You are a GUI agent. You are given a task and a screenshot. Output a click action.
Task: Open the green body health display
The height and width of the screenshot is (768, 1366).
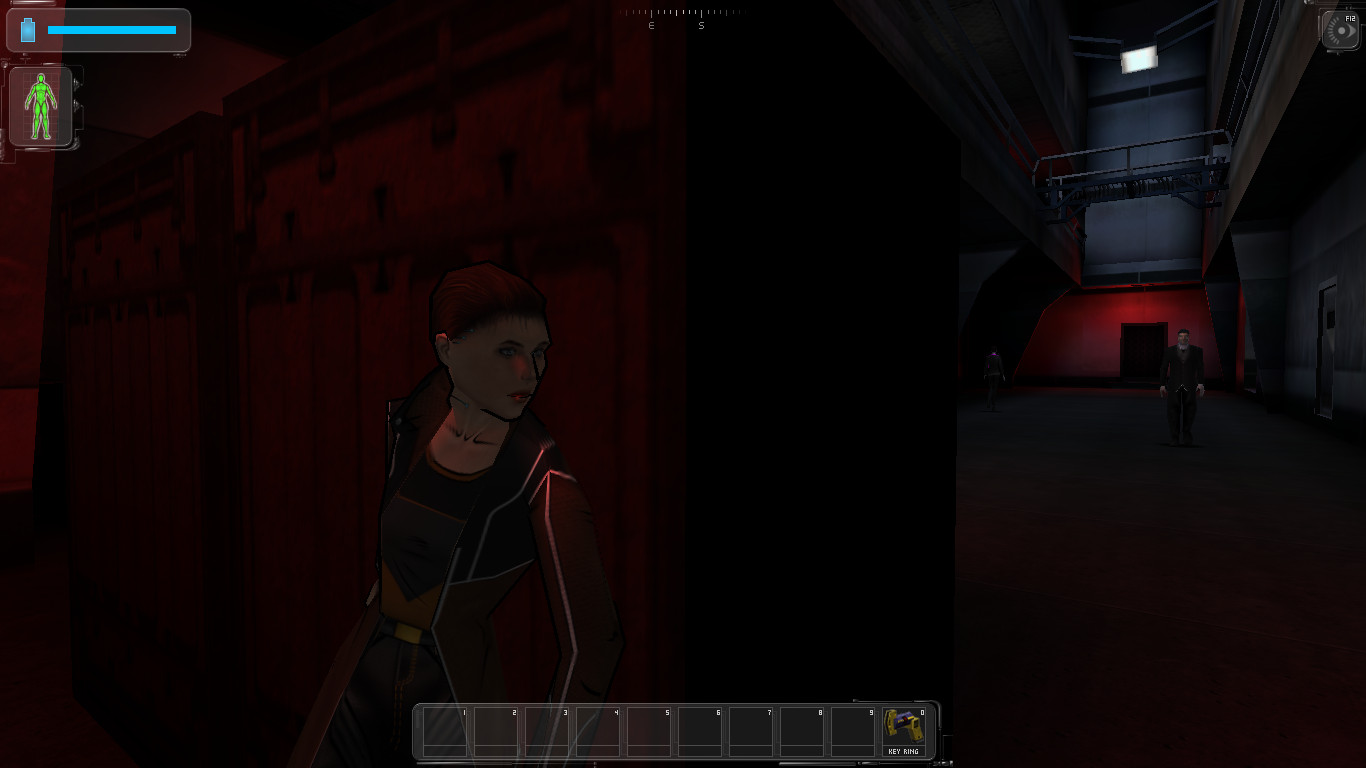click(41, 106)
